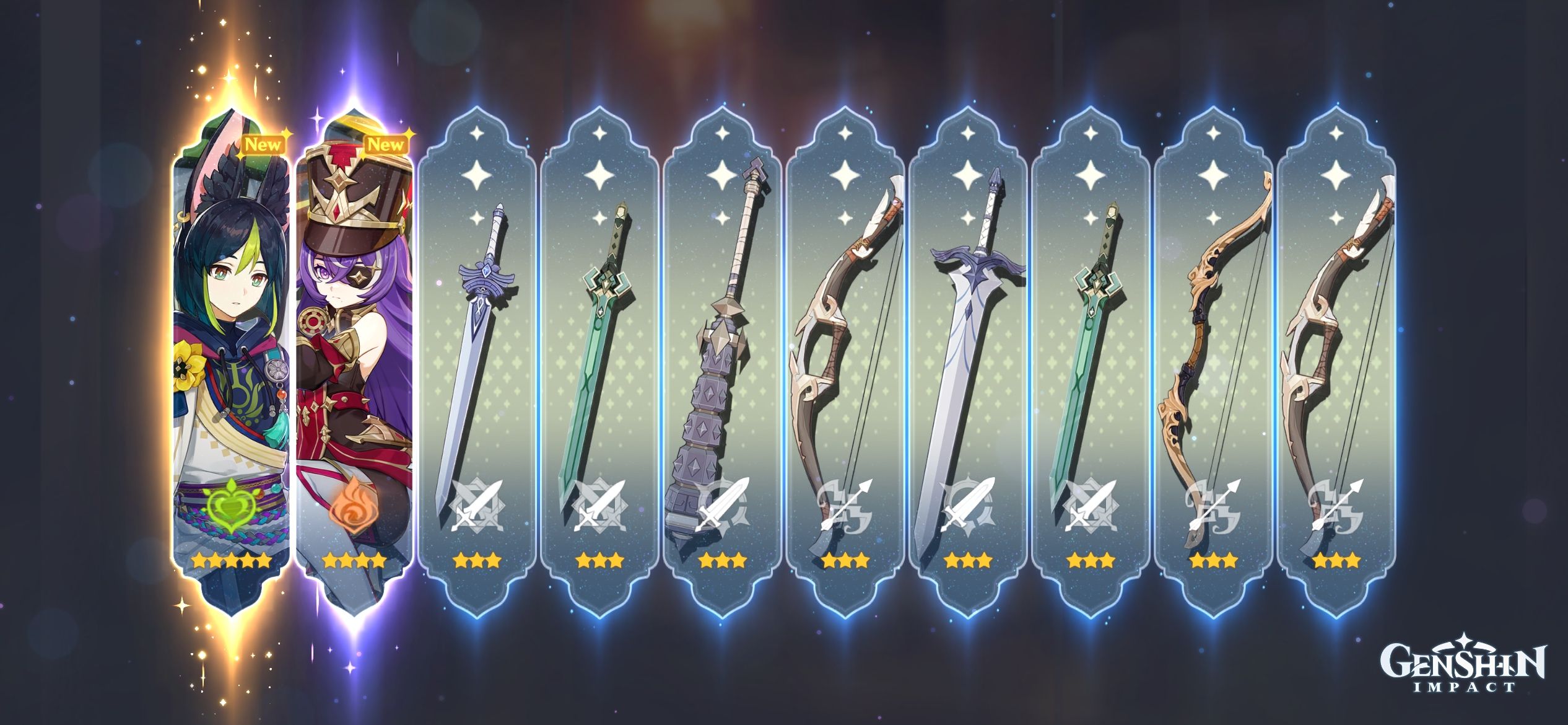The image size is (1568, 725).
Task: Select the Harbinger of Dawn weapon card
Action: tap(480, 347)
